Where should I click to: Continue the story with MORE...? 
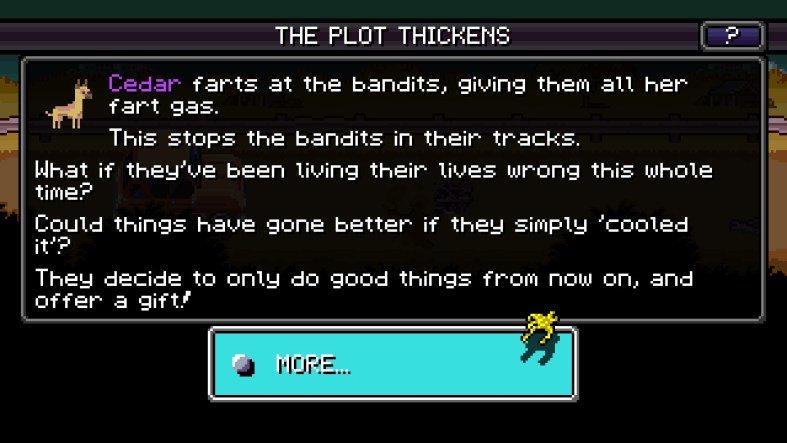pyautogui.click(x=391, y=364)
